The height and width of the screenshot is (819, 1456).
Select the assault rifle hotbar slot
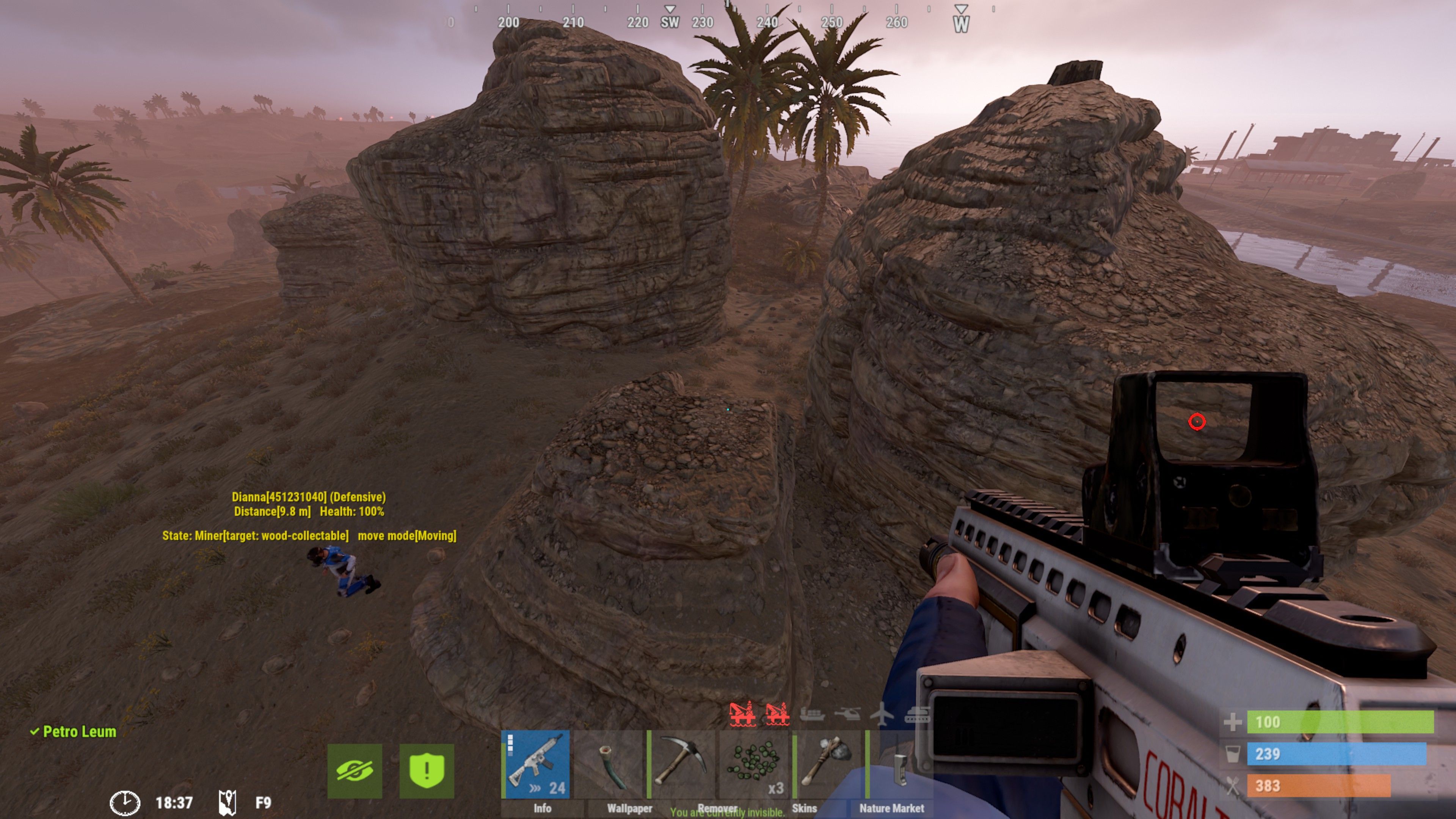[x=536, y=764]
